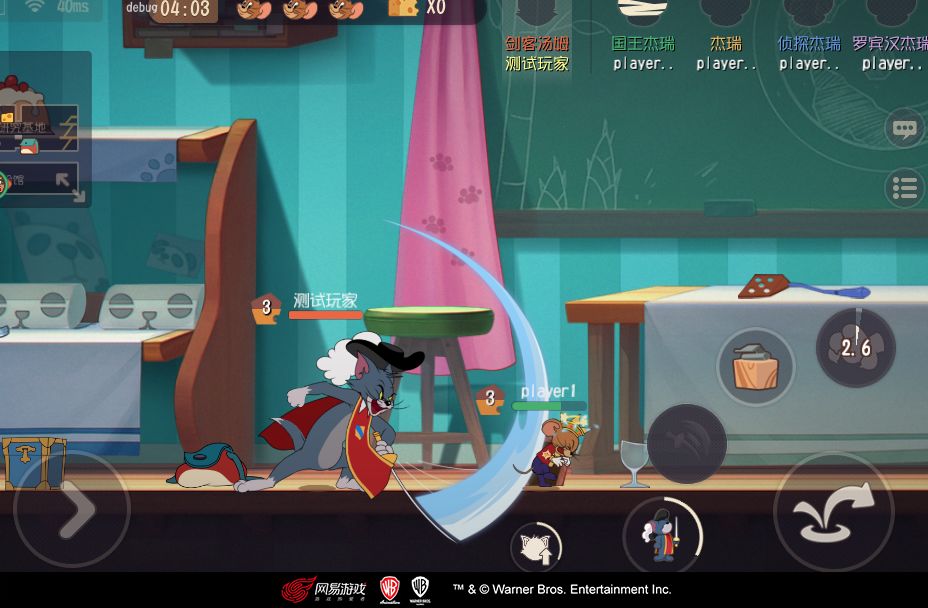The width and height of the screenshot is (928, 608).
Task: Use the cat head level-up skill
Action: pyautogui.click(x=537, y=546)
